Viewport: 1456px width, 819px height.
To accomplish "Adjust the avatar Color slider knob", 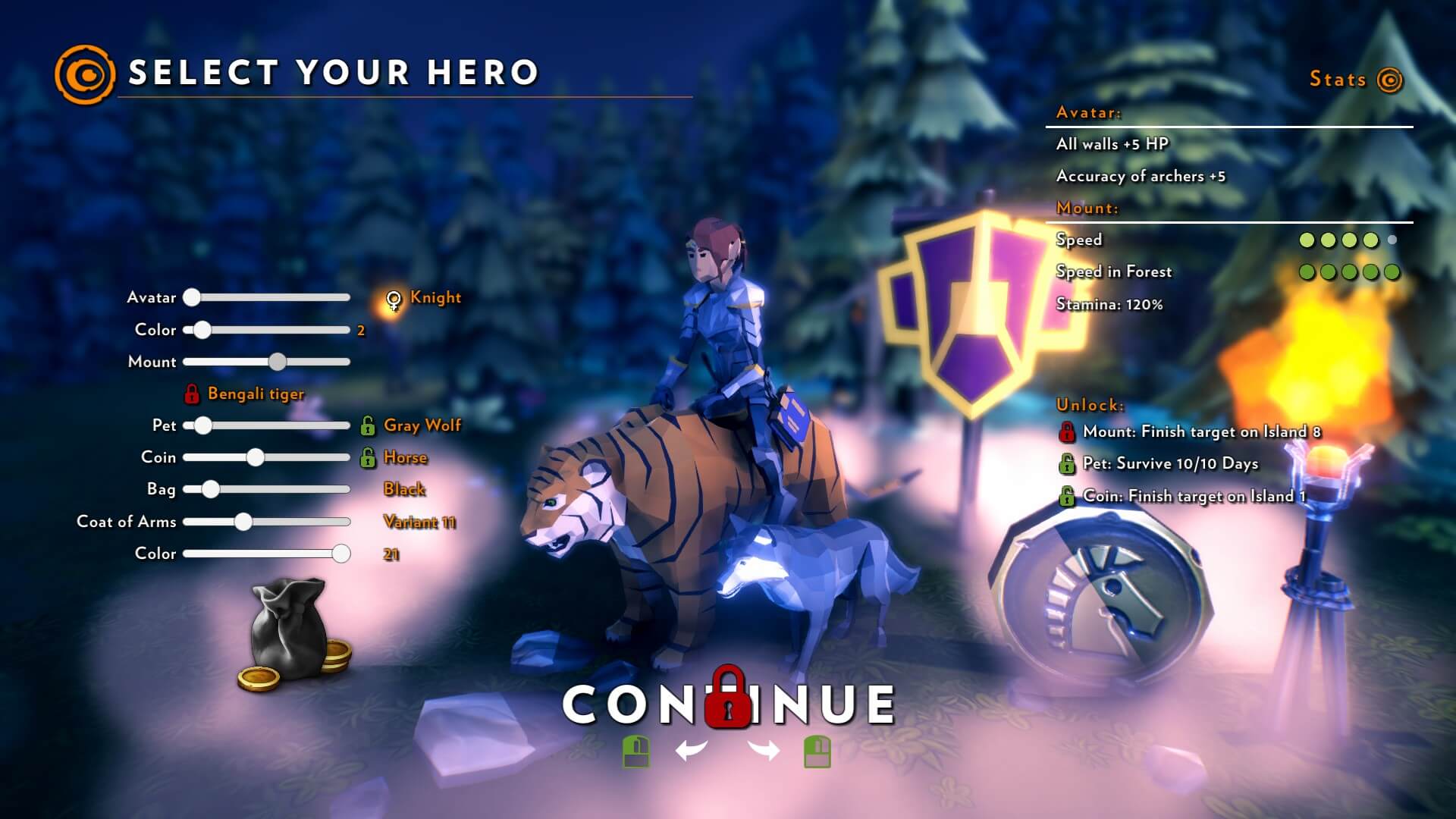I will pos(202,330).
